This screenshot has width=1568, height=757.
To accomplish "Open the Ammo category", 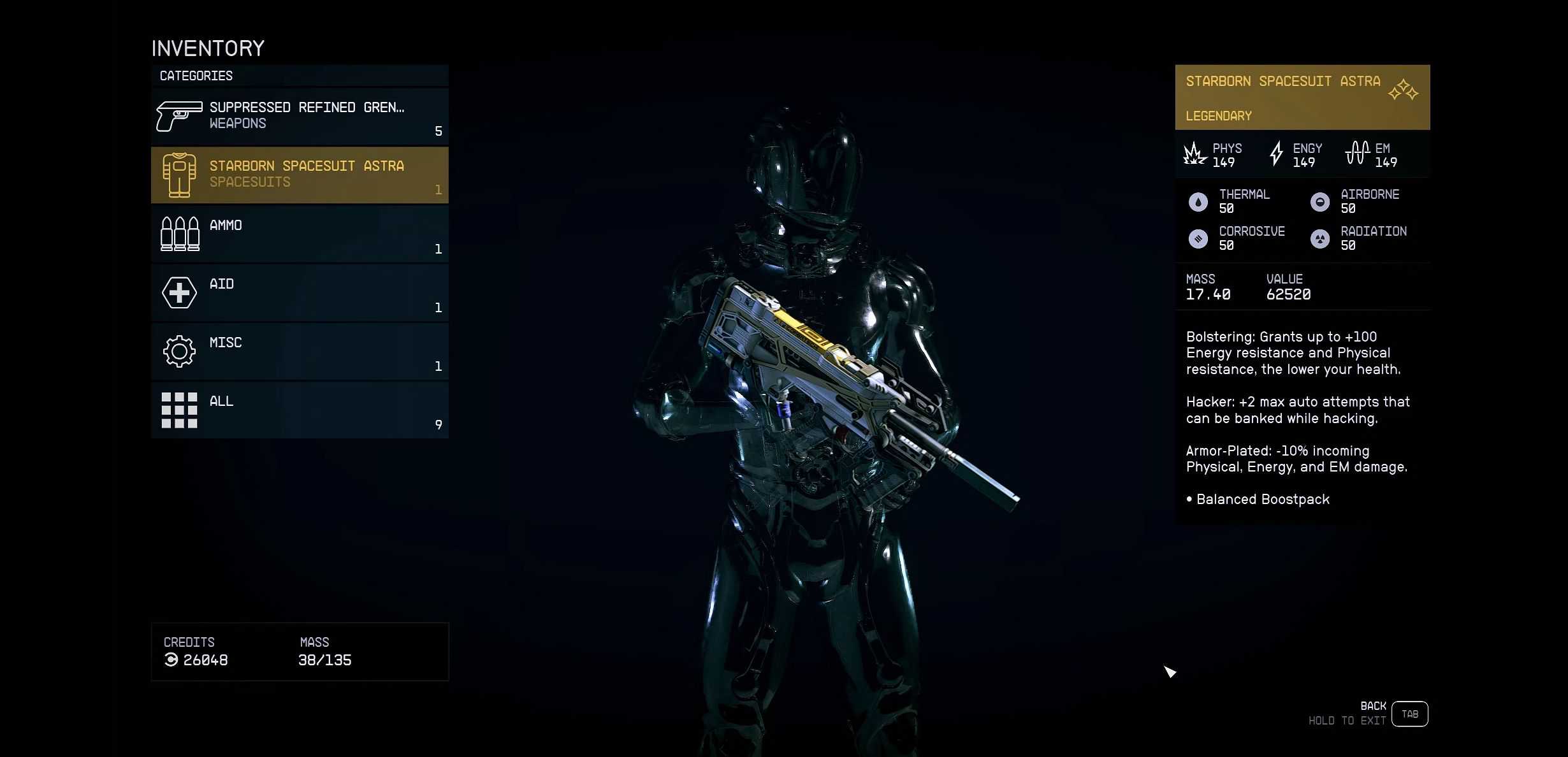I will pyautogui.click(x=300, y=234).
